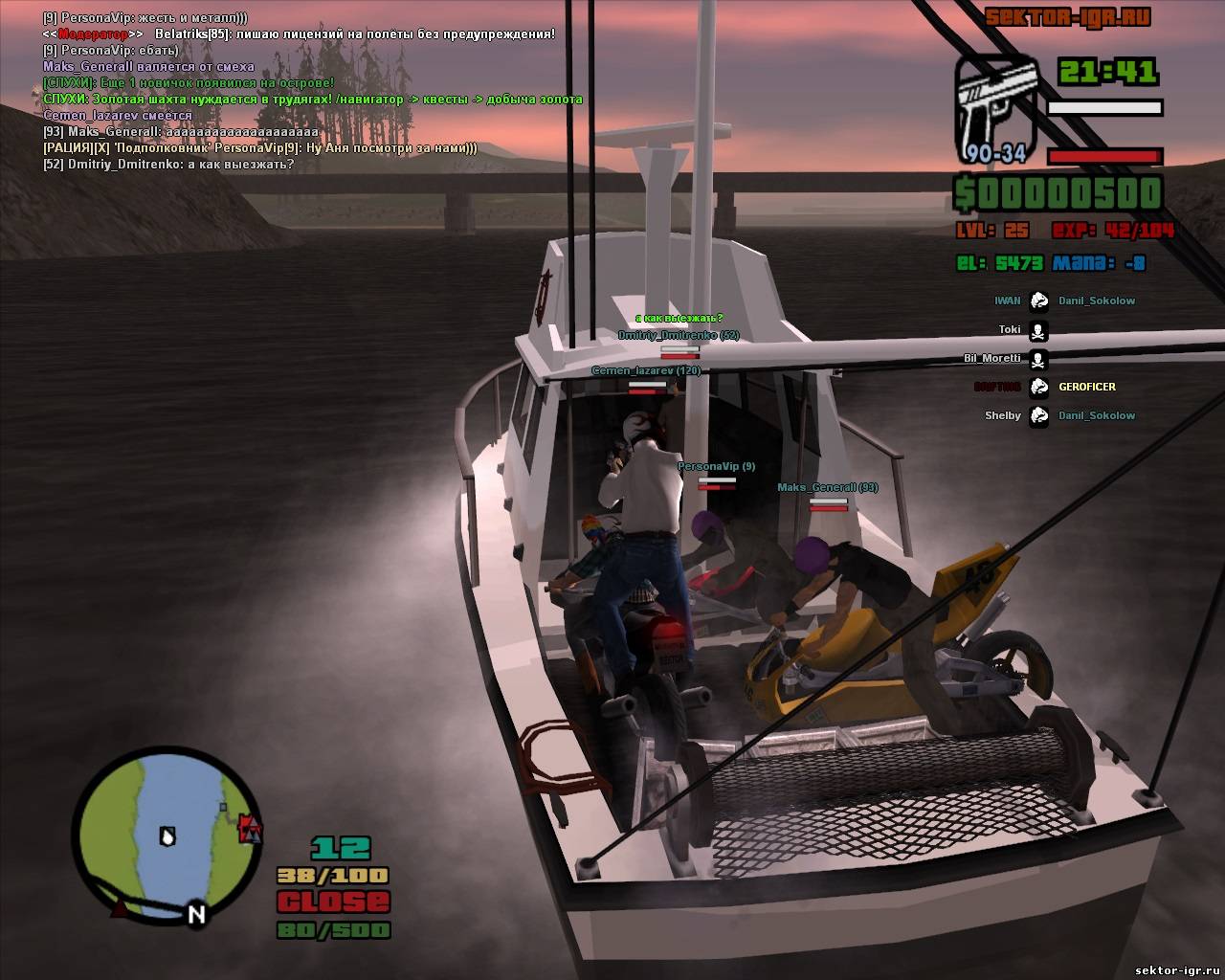Click the north N marker on the minimap
The image size is (1225, 980).
[196, 913]
